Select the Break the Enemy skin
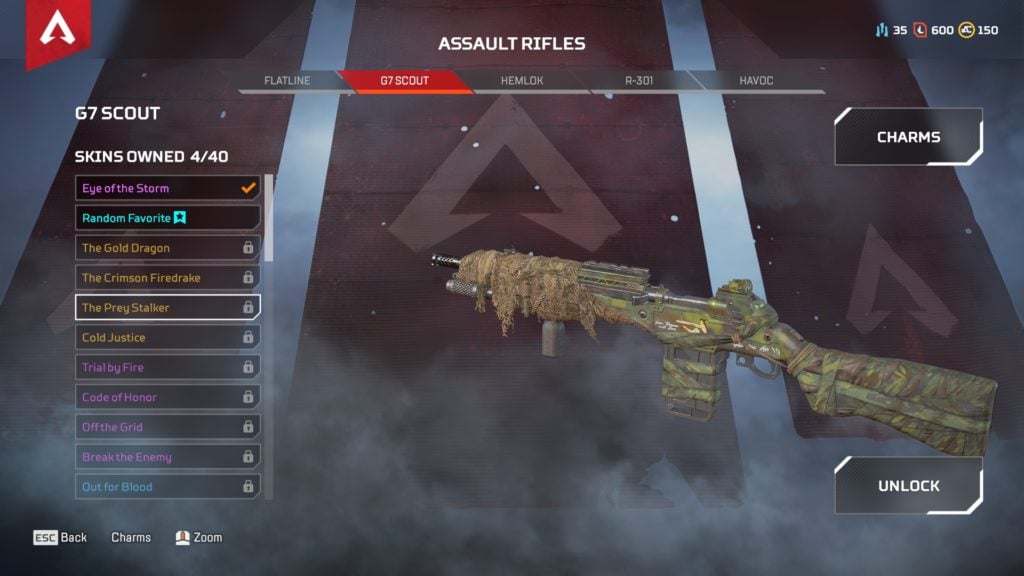Viewport: 1024px width, 576px height. 168,457
